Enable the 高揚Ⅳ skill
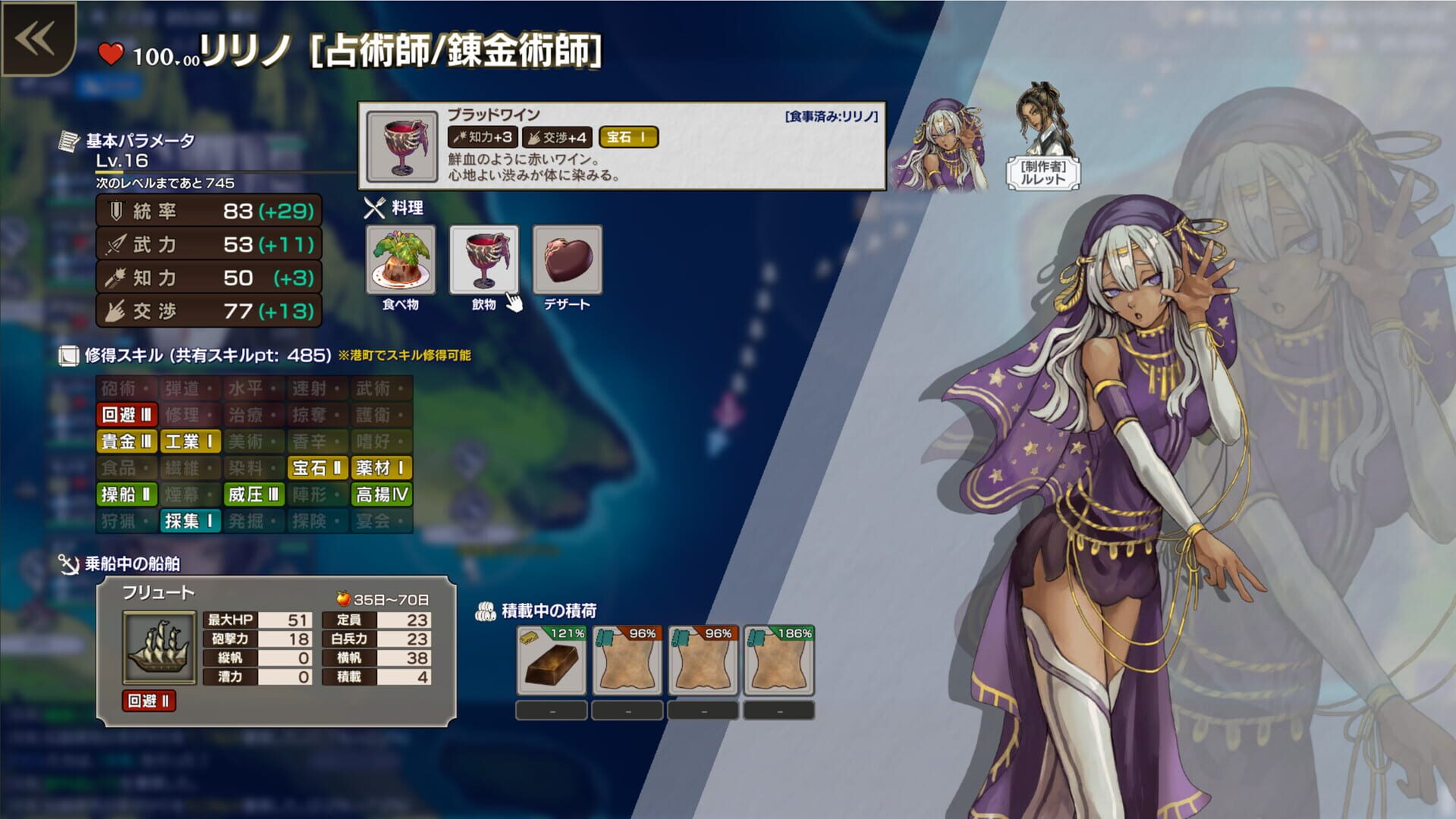Image resolution: width=1456 pixels, height=819 pixels. 381,495
